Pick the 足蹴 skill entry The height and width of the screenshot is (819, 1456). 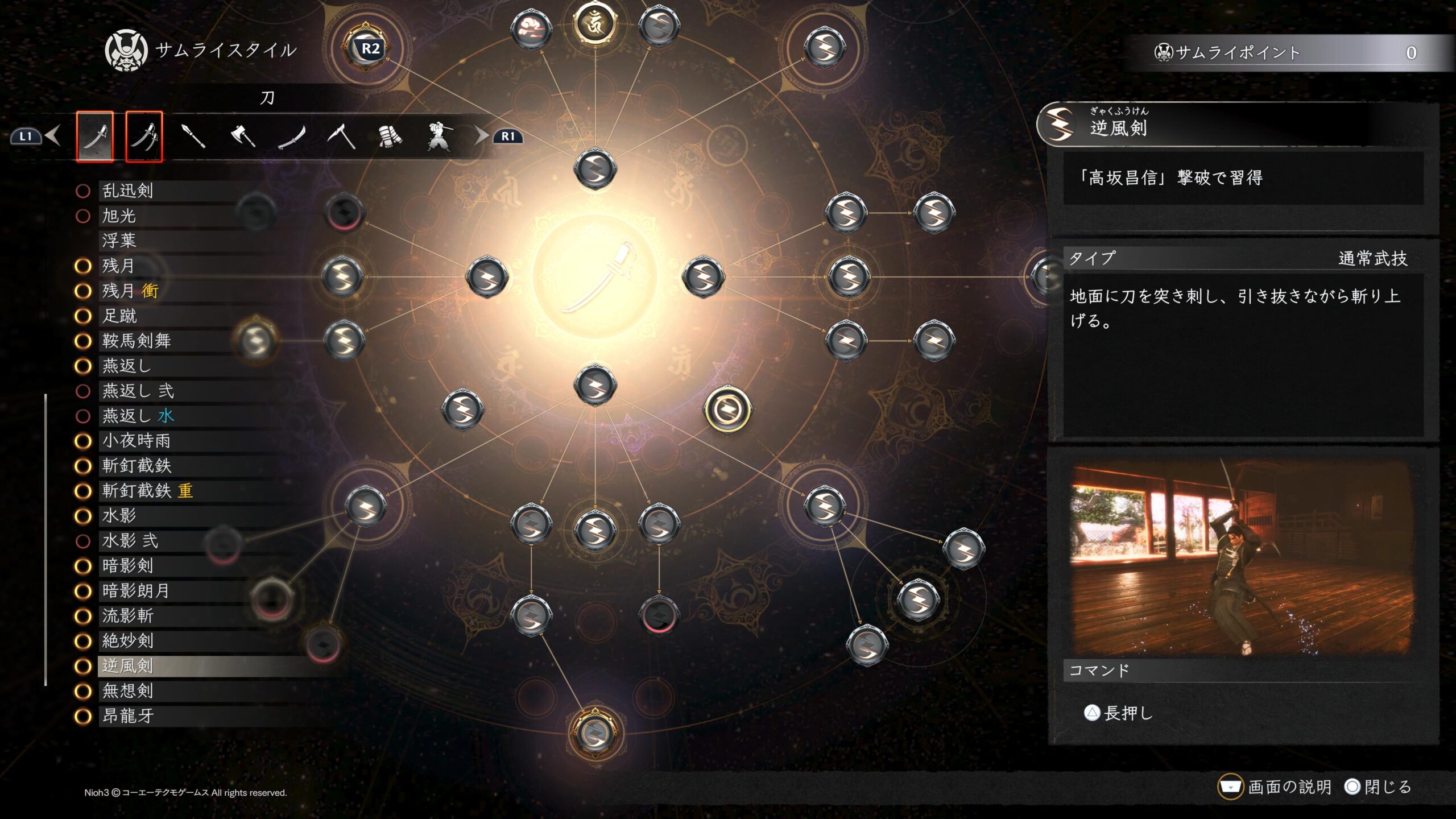tap(119, 316)
